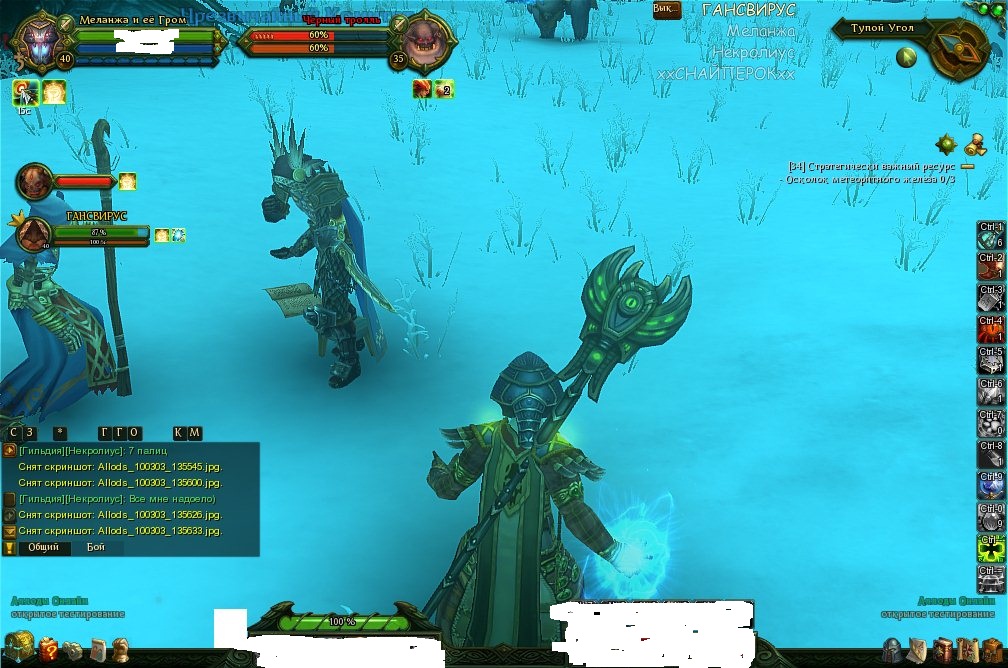1008x668 pixels.
Task: Click the green spiked gem icon
Action: point(946,144)
